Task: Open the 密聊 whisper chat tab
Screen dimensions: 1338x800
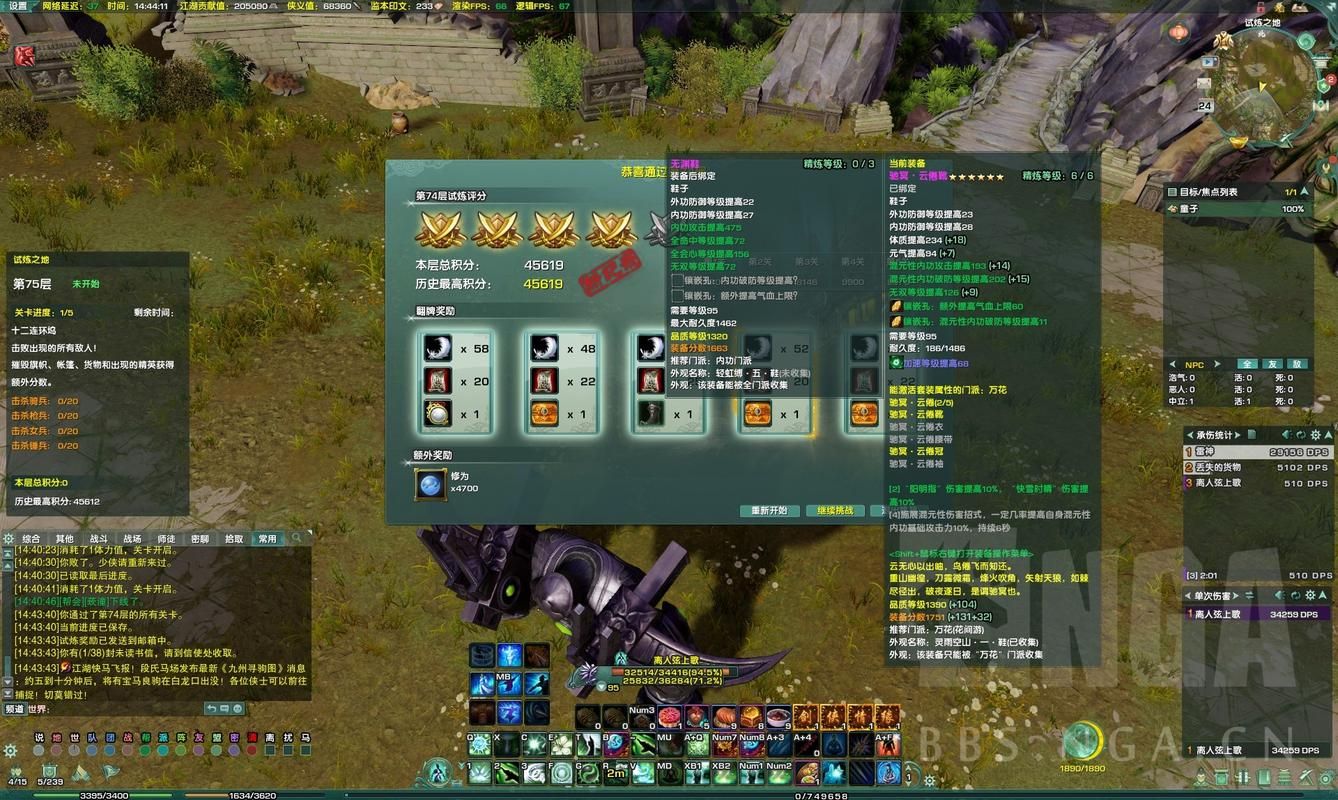Action: pos(200,539)
